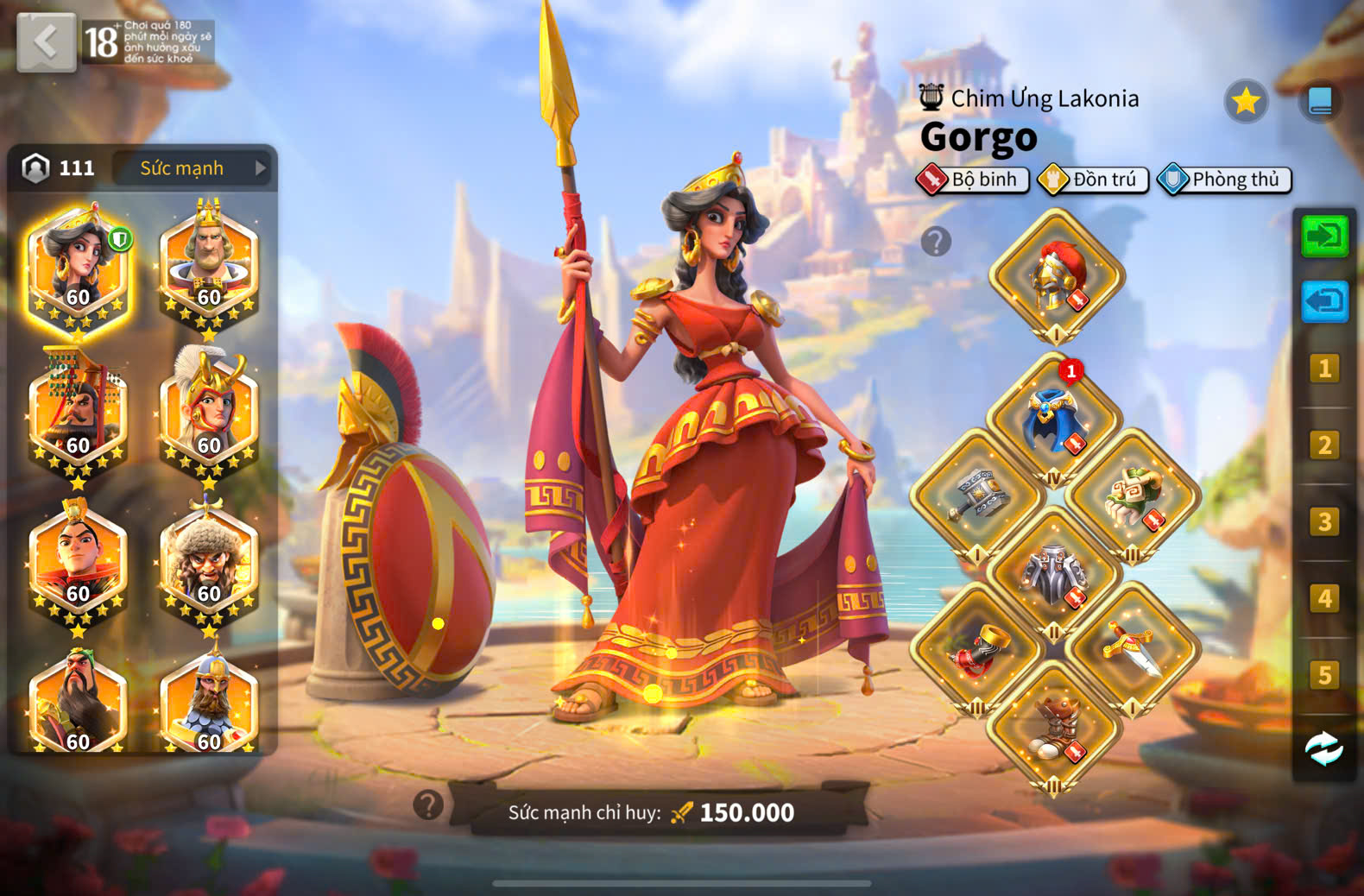The height and width of the screenshot is (896, 1364).
Task: Open the grey leg armor slot
Action: coord(1053,574)
